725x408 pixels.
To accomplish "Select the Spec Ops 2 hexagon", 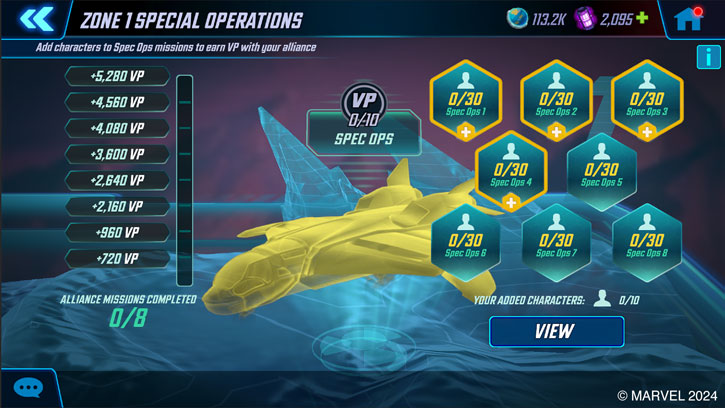I will (x=557, y=99).
